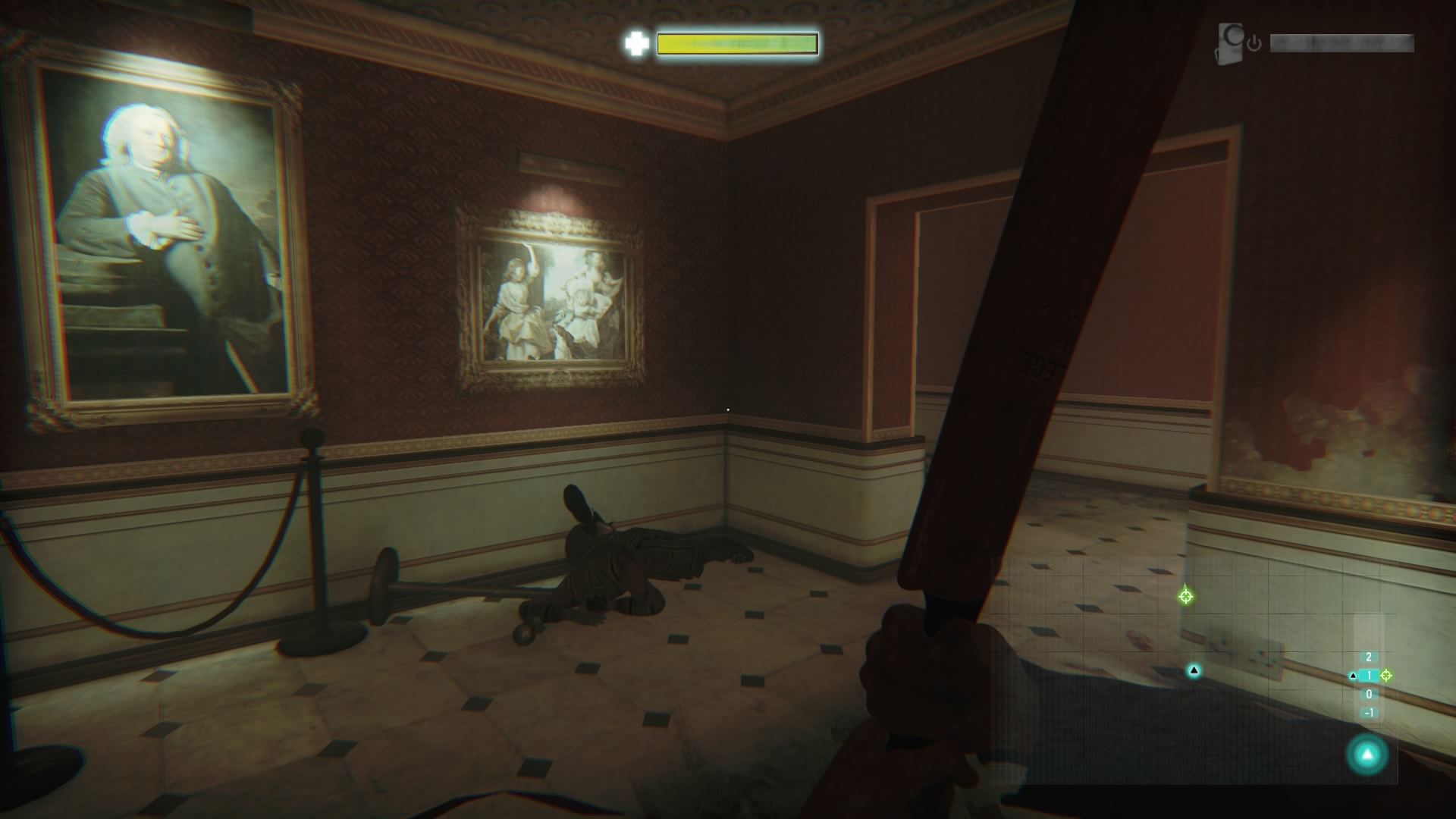Select floor level 2 on the minimap
The image size is (1456, 819).
click(1369, 656)
